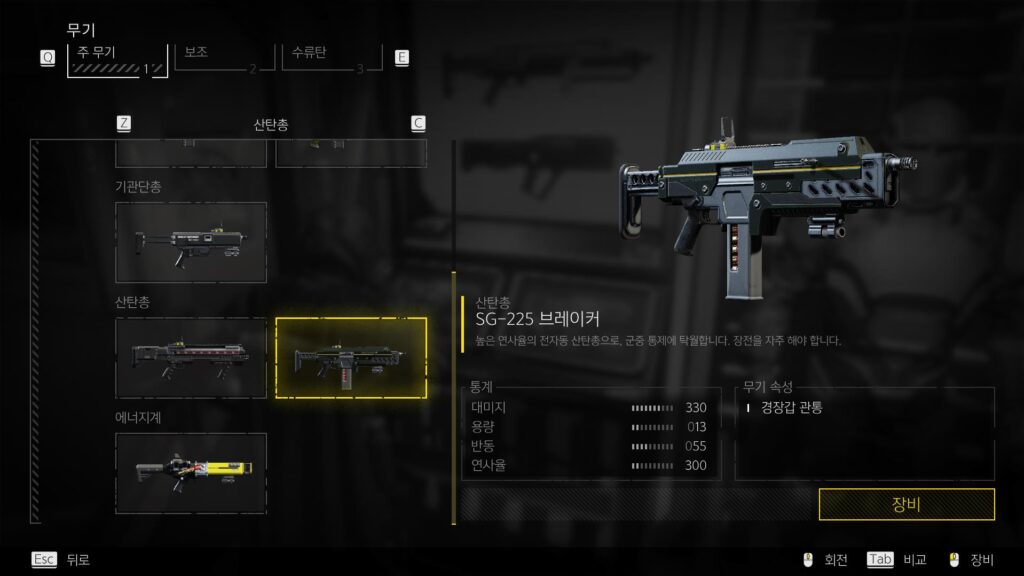This screenshot has height=576, width=1024.
Task: Equip weapon with the 장비 button
Action: click(x=906, y=504)
